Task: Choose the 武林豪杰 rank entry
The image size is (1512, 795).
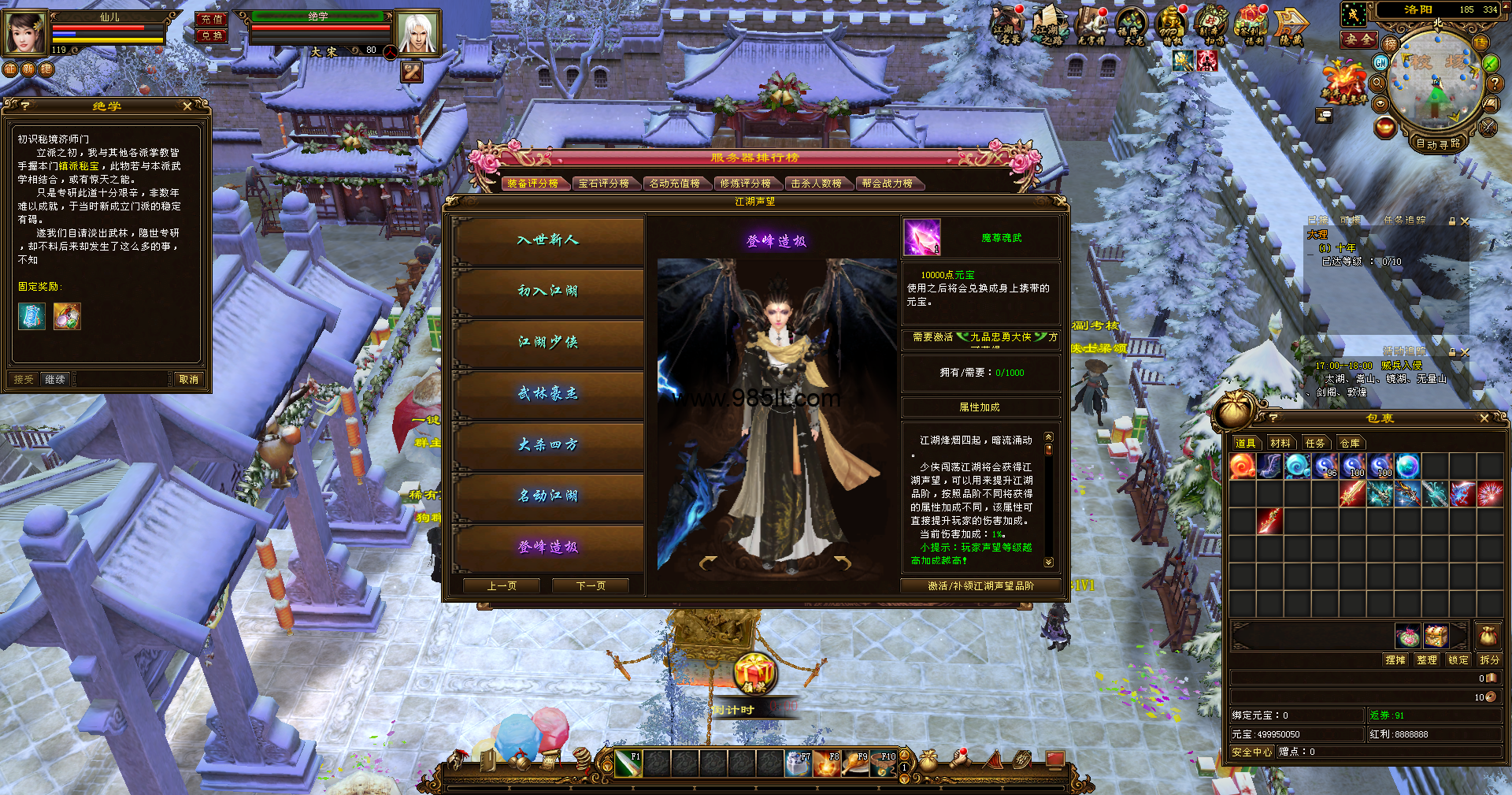Action: 548,393
